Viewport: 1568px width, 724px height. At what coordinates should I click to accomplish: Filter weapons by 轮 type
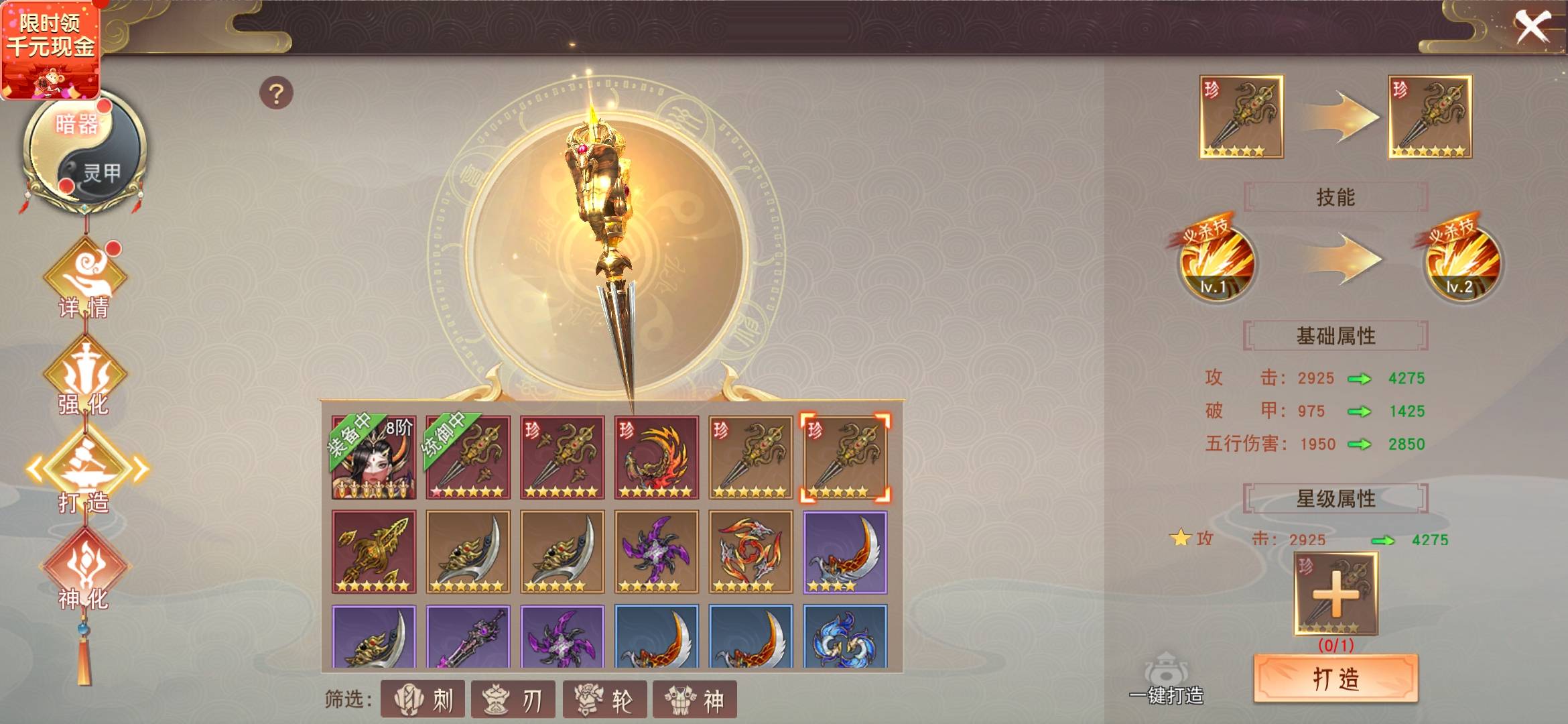point(605,699)
